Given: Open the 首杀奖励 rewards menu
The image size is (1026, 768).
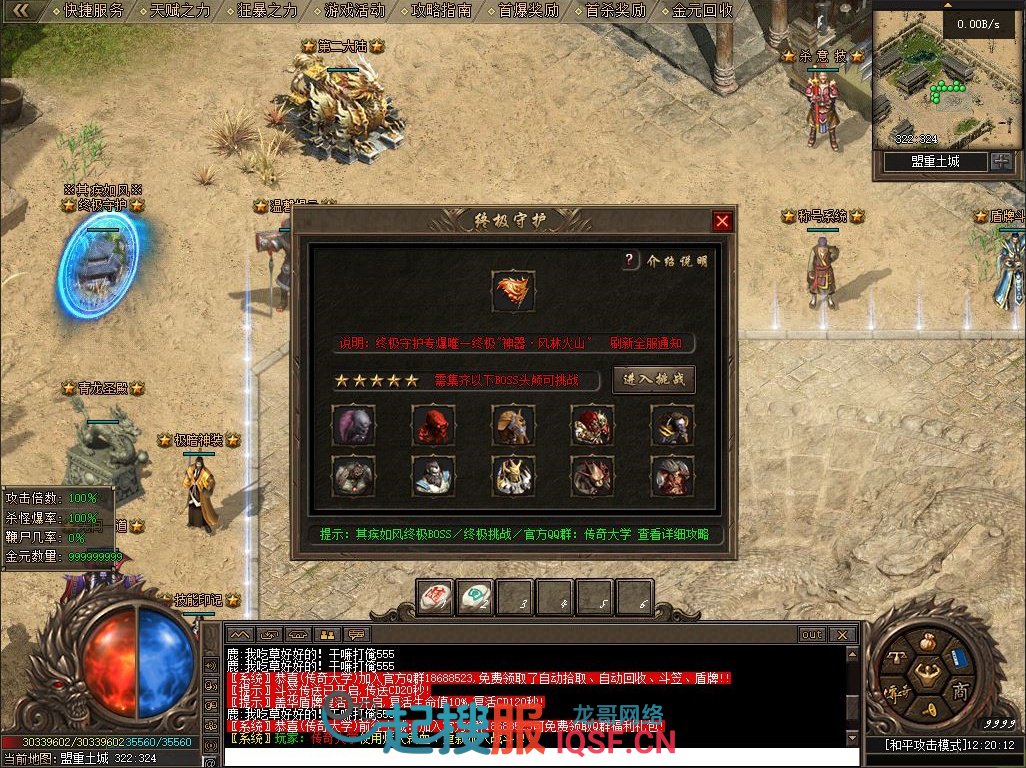Looking at the screenshot, I should (x=615, y=11).
